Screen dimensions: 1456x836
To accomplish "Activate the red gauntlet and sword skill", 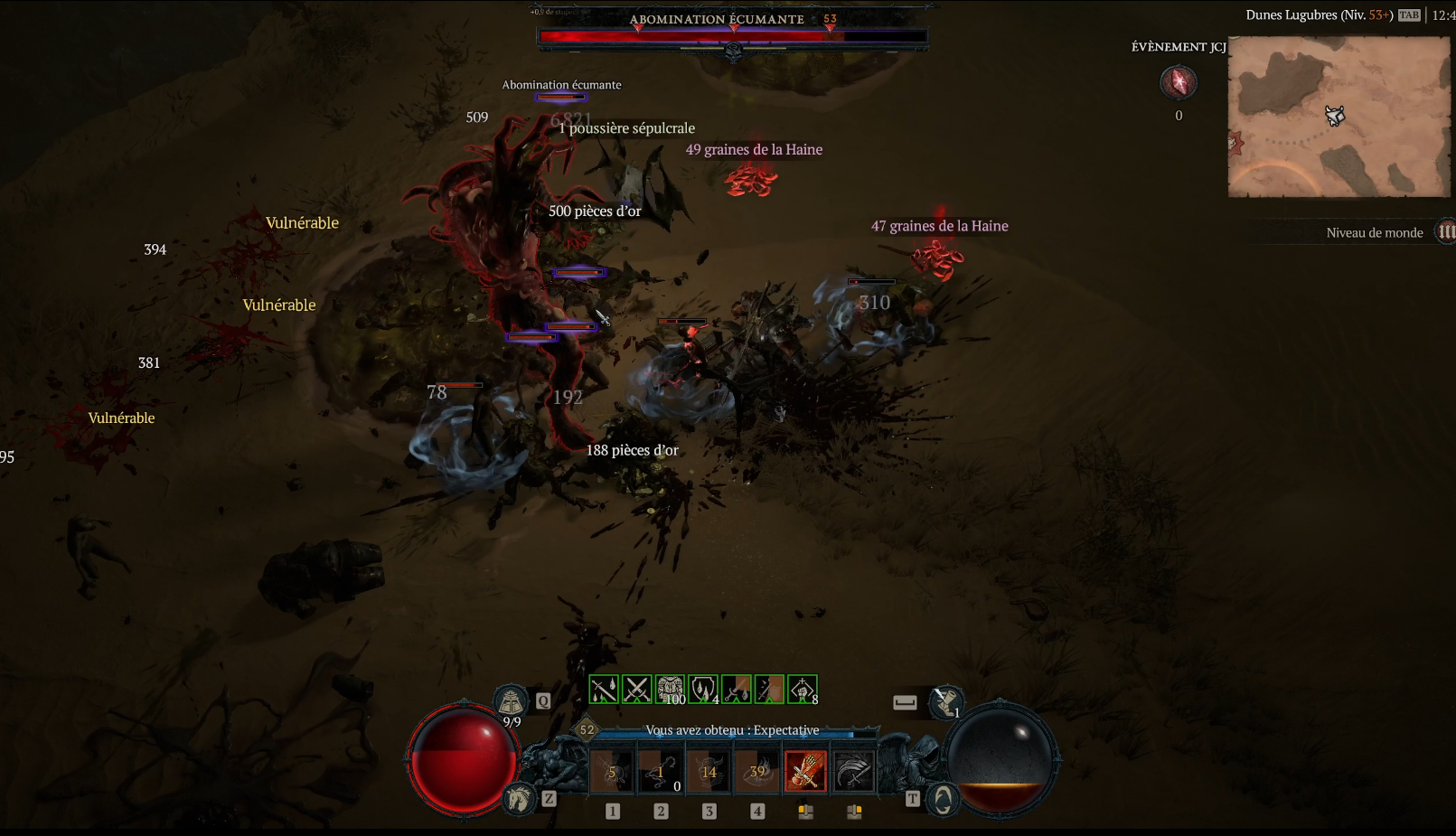I will (805, 771).
